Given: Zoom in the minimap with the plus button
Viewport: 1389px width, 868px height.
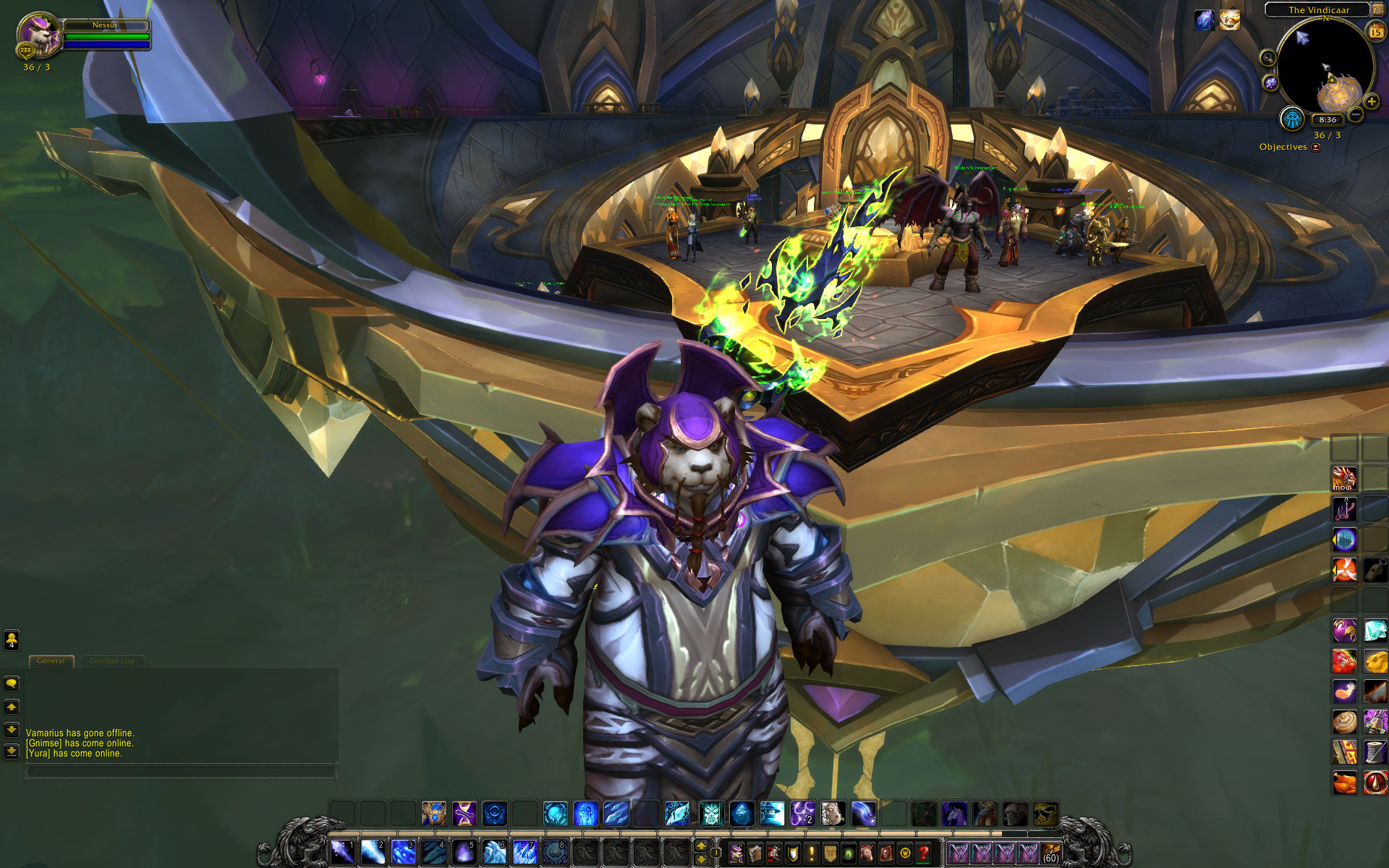Looking at the screenshot, I should pyautogui.click(x=1371, y=102).
